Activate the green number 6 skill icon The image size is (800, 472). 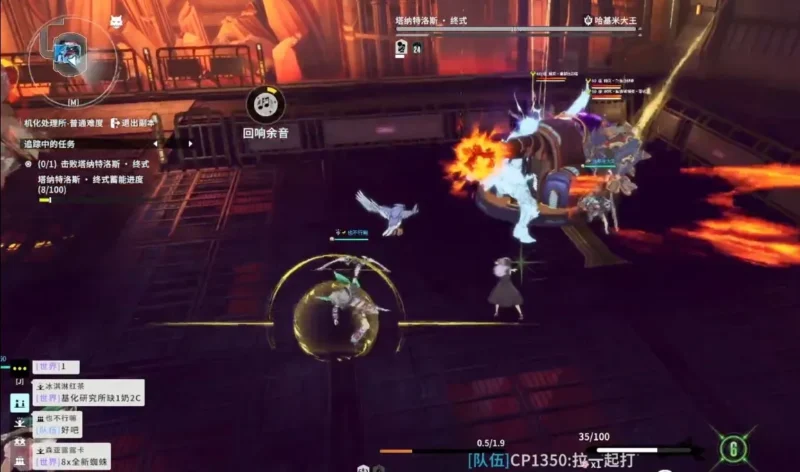(x=735, y=444)
